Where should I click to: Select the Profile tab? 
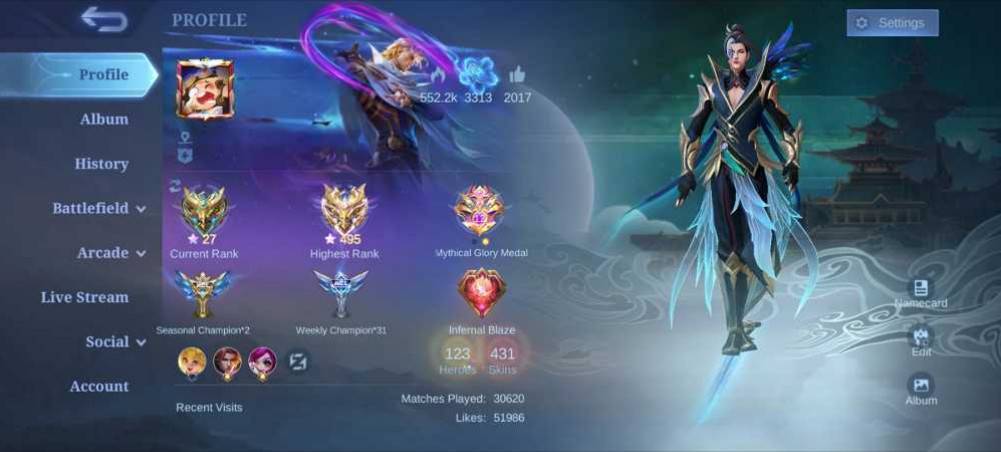pos(103,75)
